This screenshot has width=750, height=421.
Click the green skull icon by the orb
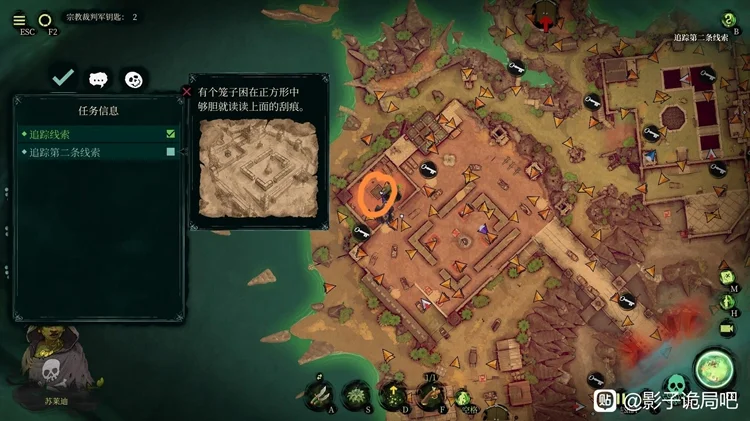tap(675, 383)
